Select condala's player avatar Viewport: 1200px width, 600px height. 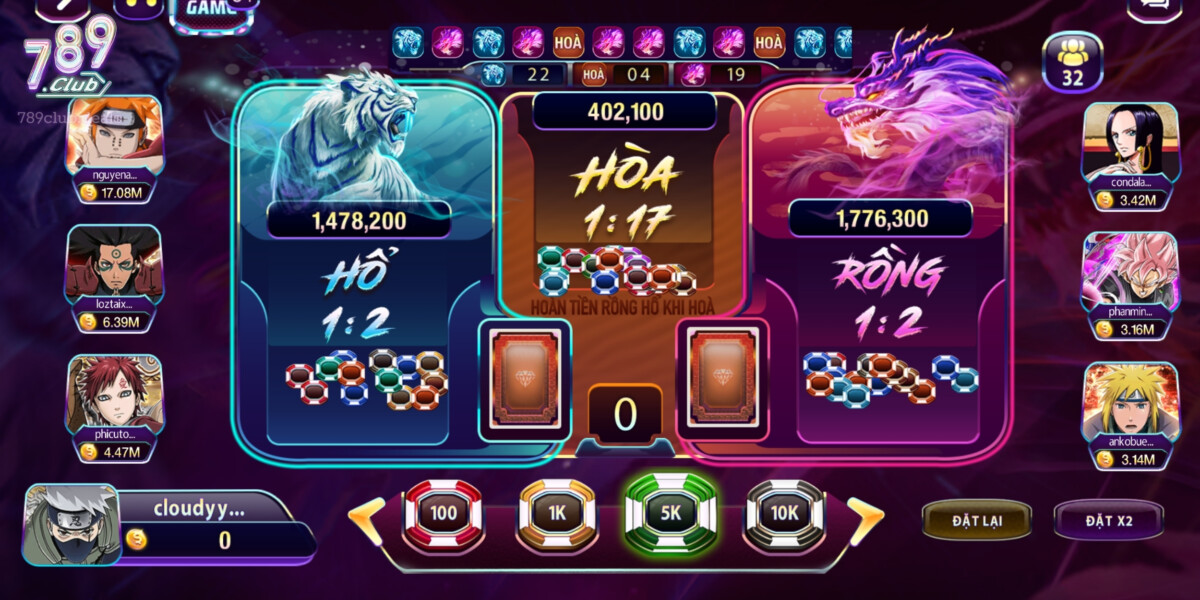click(x=1130, y=140)
